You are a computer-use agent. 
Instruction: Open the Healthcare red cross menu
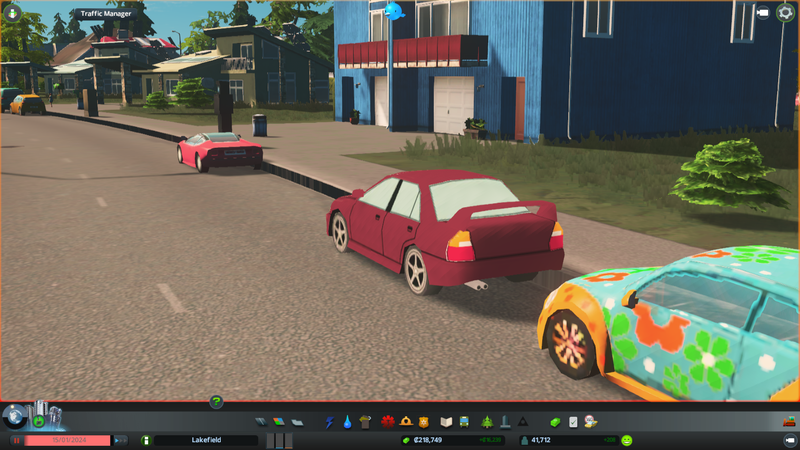pyautogui.click(x=387, y=422)
